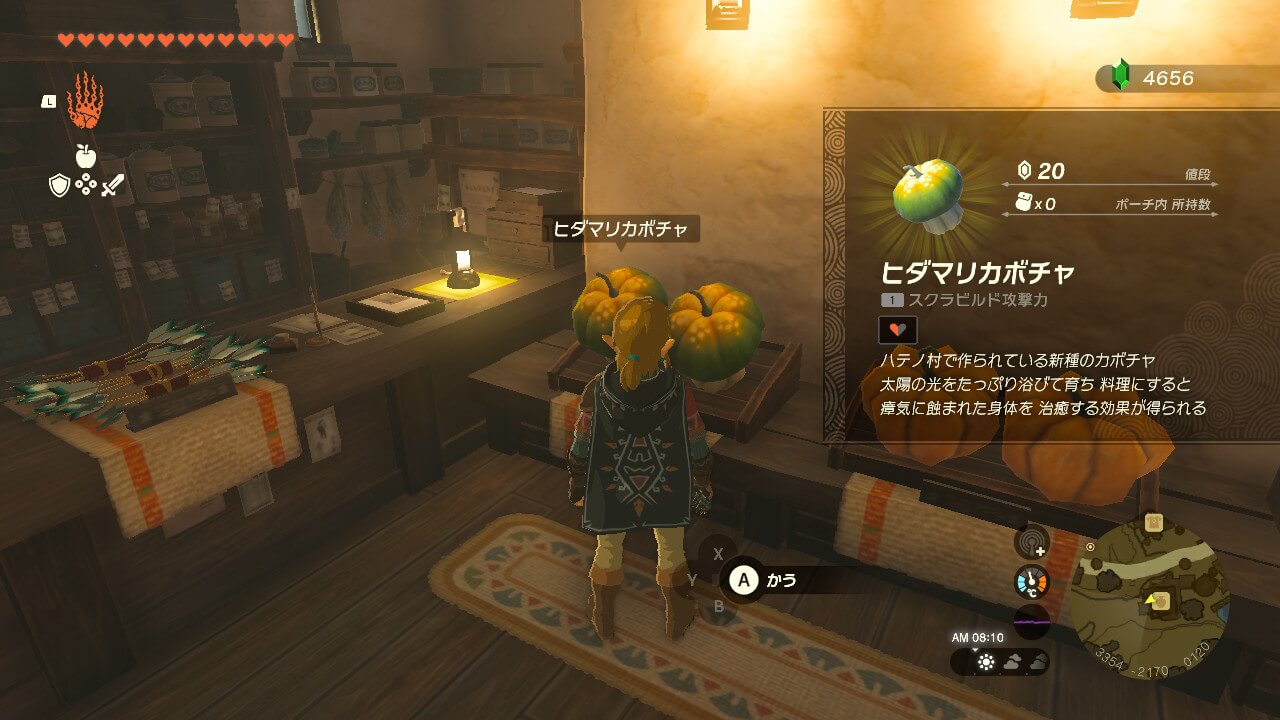Screen dimensions: 1280x720
Task: Activate the red hand ability icon
Action: click(85, 100)
